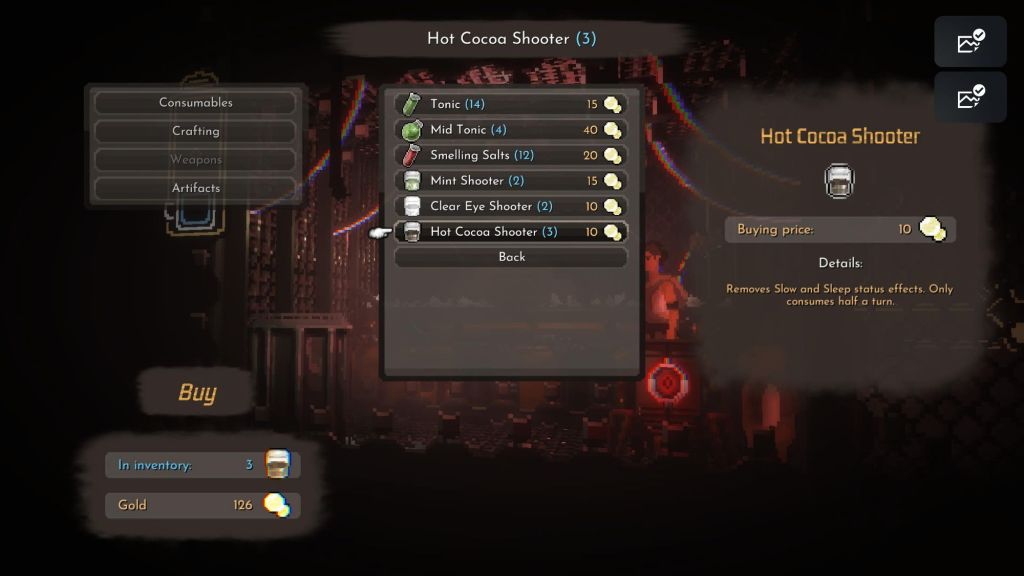Select the Clear Eye Shooter item

point(510,206)
